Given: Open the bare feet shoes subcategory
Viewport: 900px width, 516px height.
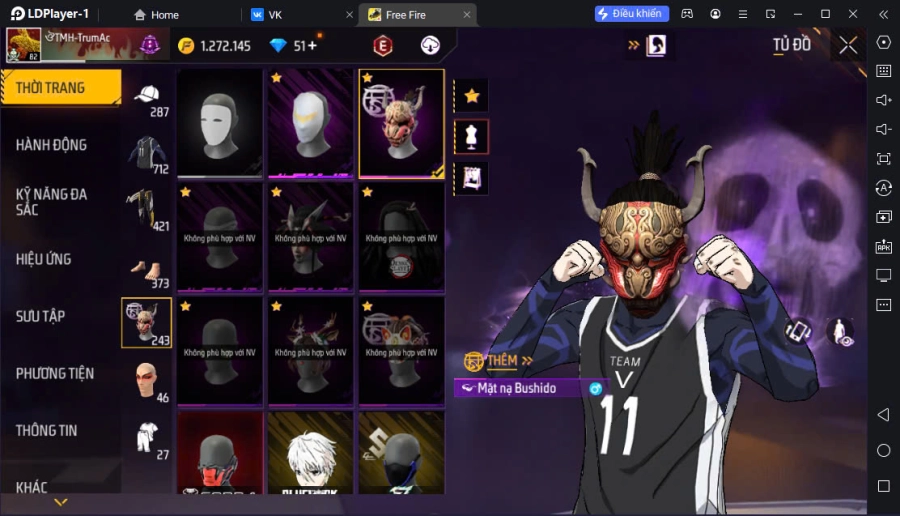Looking at the screenshot, I should pos(148,269).
